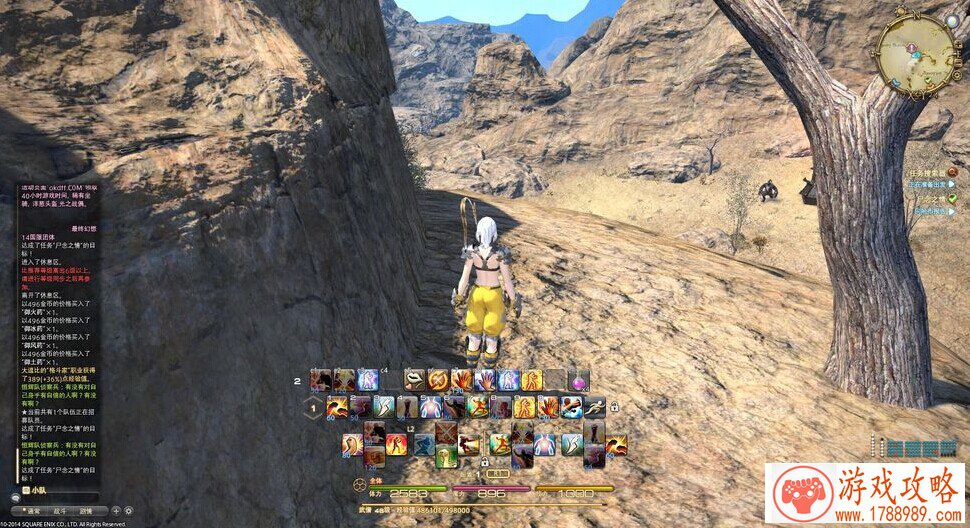Add a chat tab with the plus button
Viewport: 970px width, 528px height.
[115, 510]
